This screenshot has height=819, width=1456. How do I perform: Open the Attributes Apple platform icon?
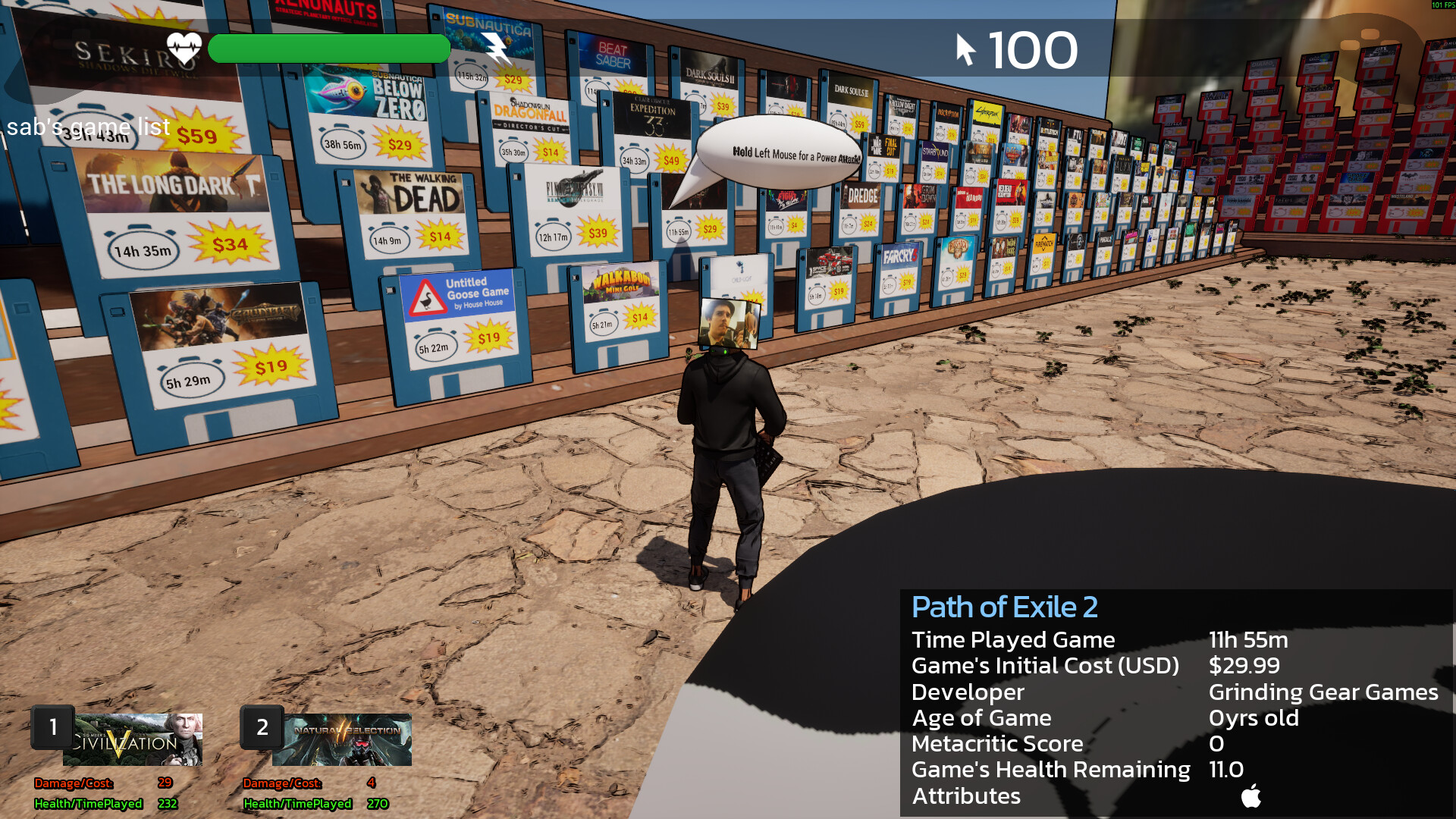click(1251, 796)
